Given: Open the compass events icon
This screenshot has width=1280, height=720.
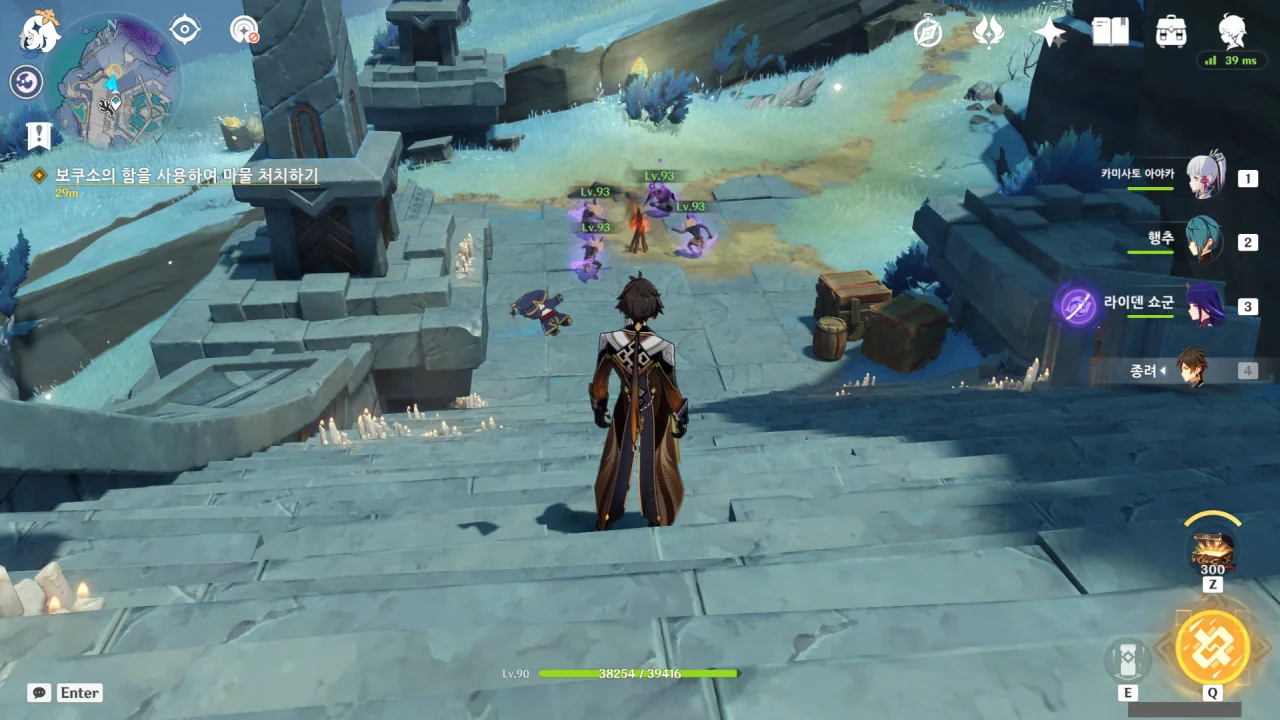Looking at the screenshot, I should [x=928, y=32].
